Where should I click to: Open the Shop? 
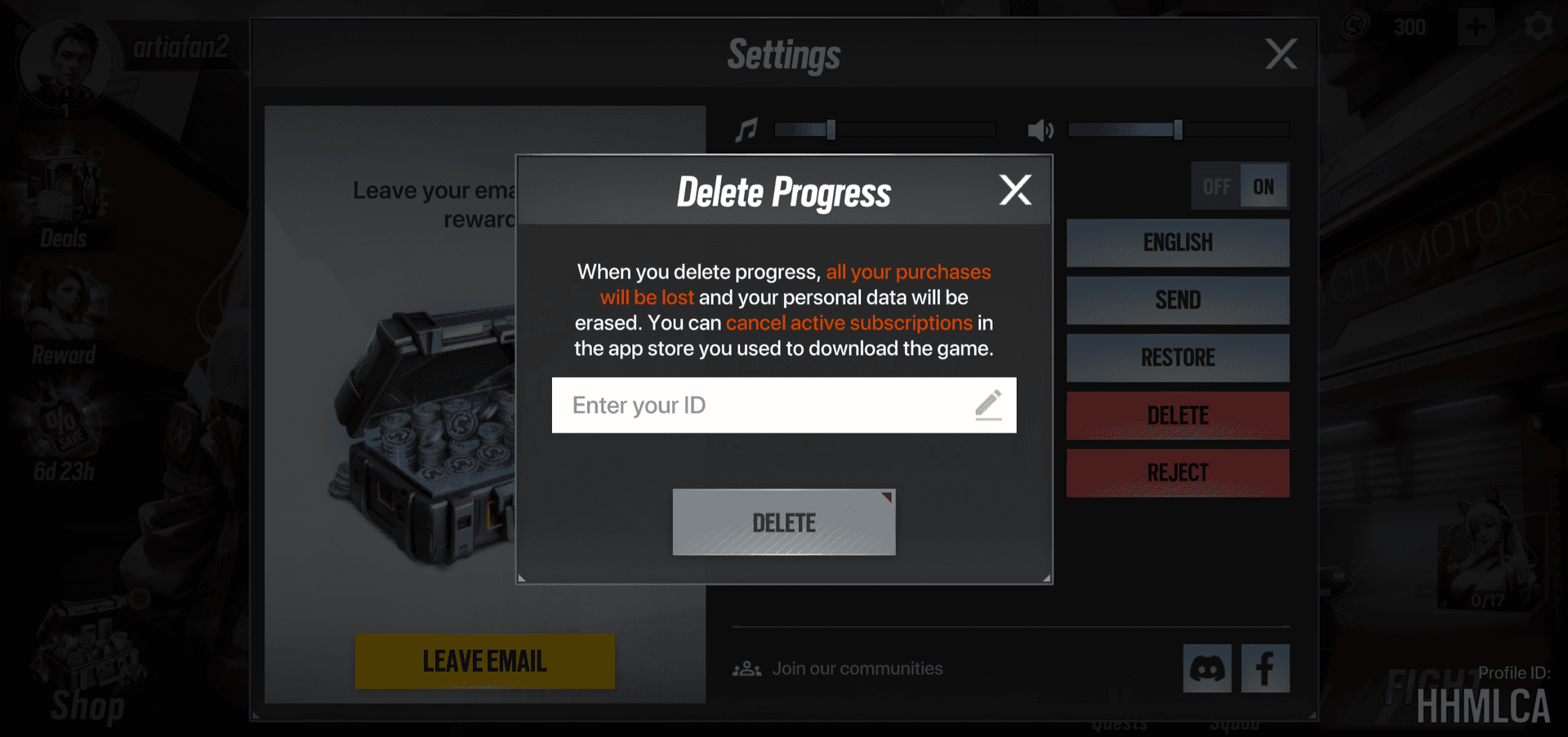[87, 669]
